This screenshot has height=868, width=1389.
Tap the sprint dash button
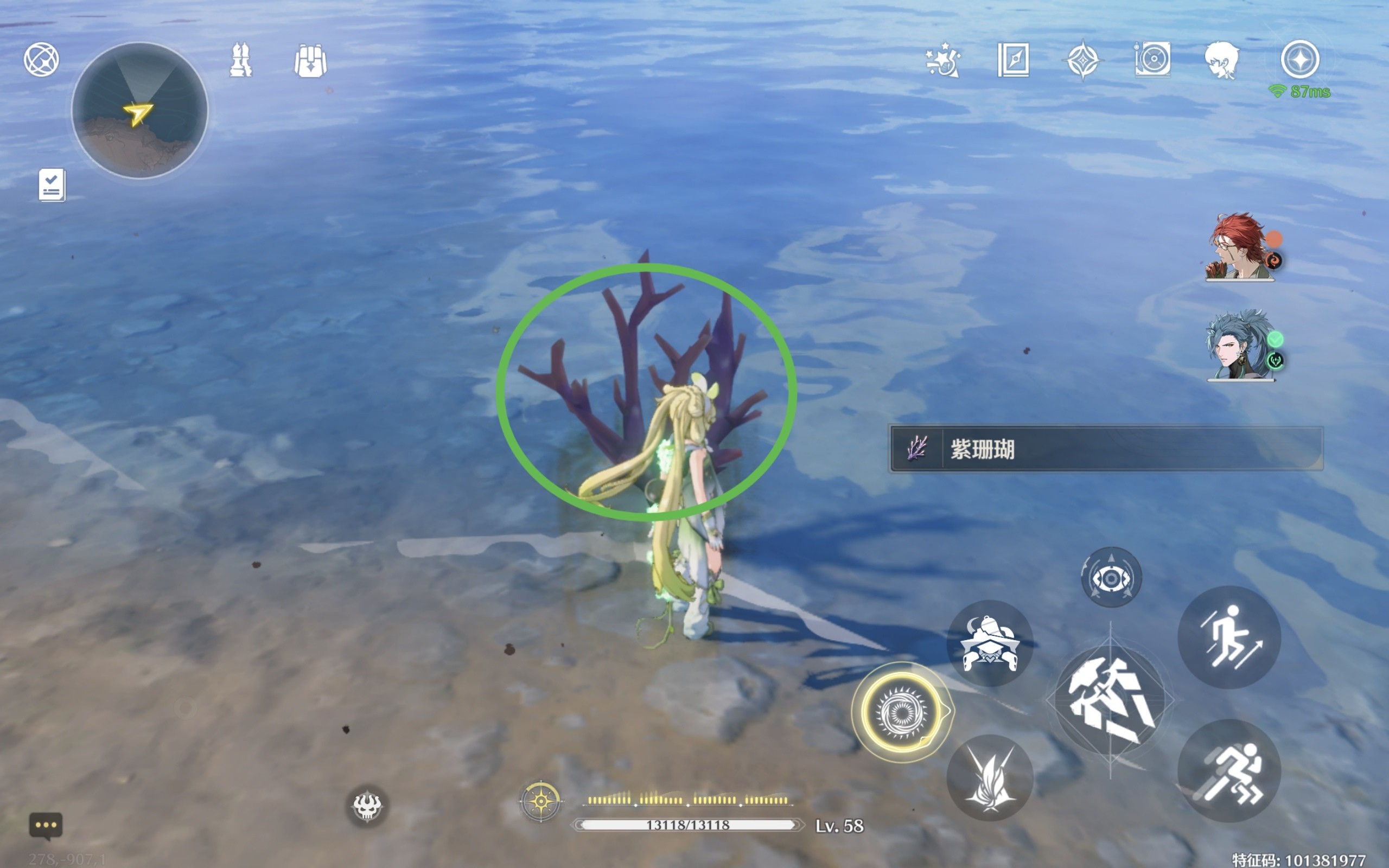(x=1229, y=770)
